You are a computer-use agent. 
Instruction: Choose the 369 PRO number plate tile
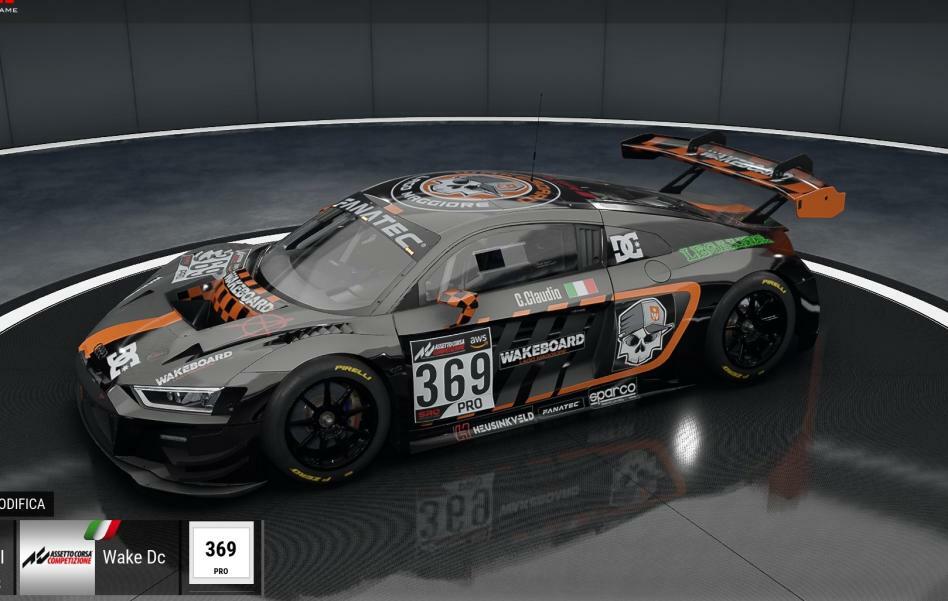coord(220,556)
